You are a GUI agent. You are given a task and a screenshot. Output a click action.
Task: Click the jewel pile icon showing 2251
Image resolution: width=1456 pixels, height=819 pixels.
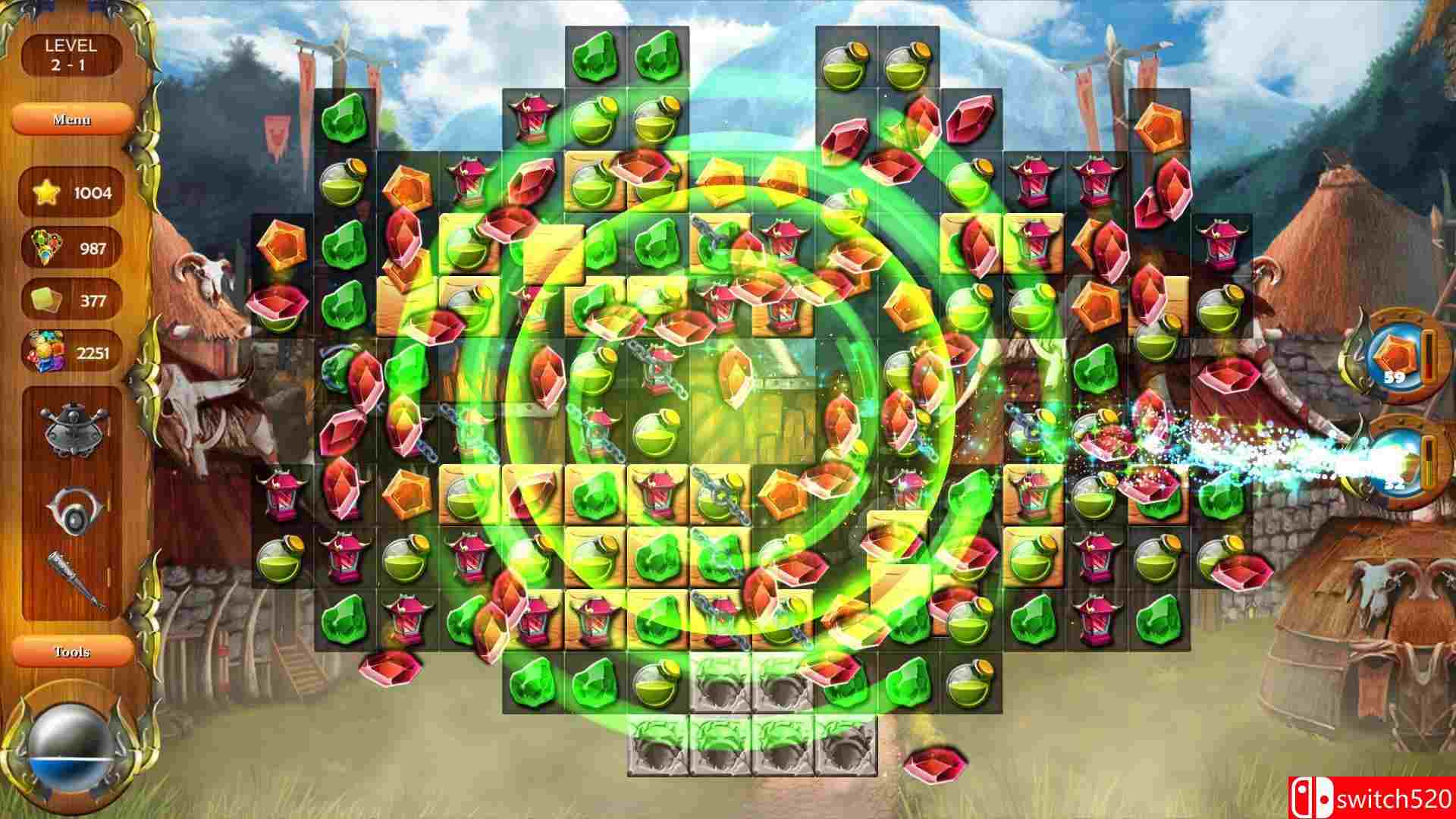47,351
